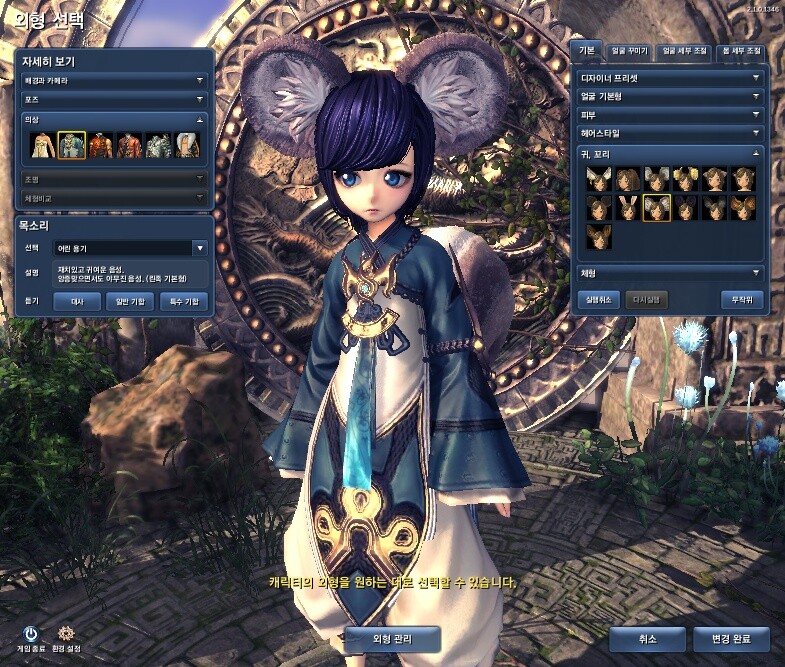Open the 몸 세부 조절 tab

[739, 50]
